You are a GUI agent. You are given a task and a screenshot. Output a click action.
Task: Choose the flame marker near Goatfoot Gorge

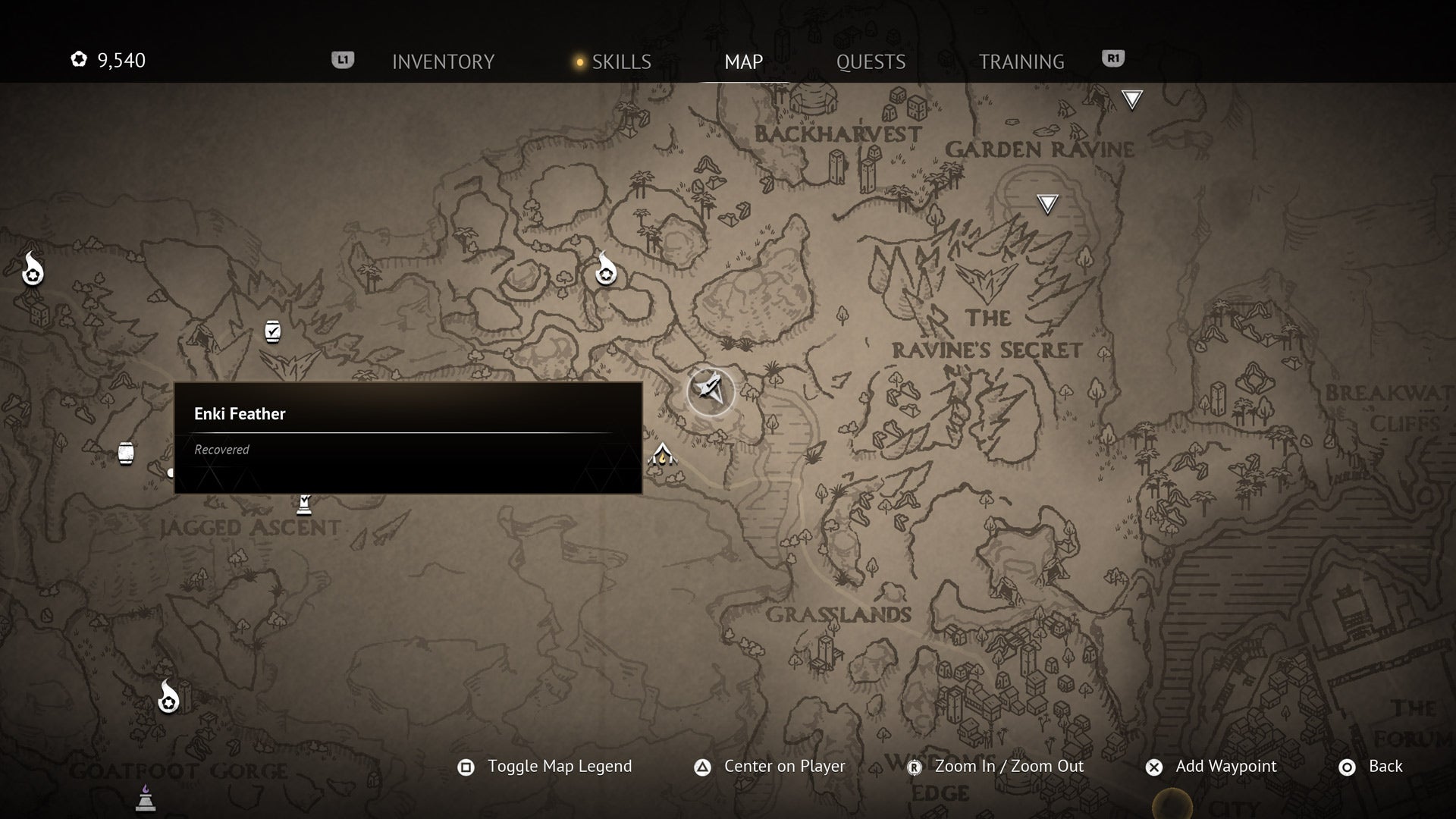[168, 697]
